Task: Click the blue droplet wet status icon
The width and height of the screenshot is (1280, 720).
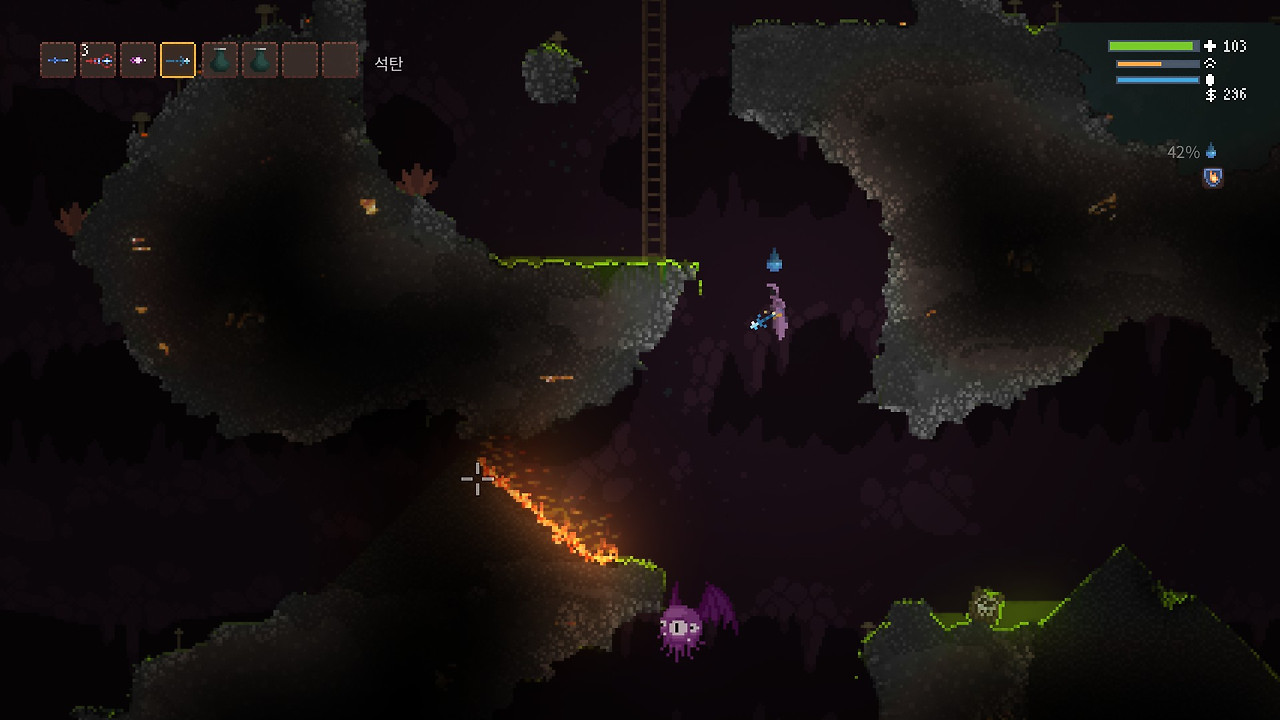Action: (1211, 152)
